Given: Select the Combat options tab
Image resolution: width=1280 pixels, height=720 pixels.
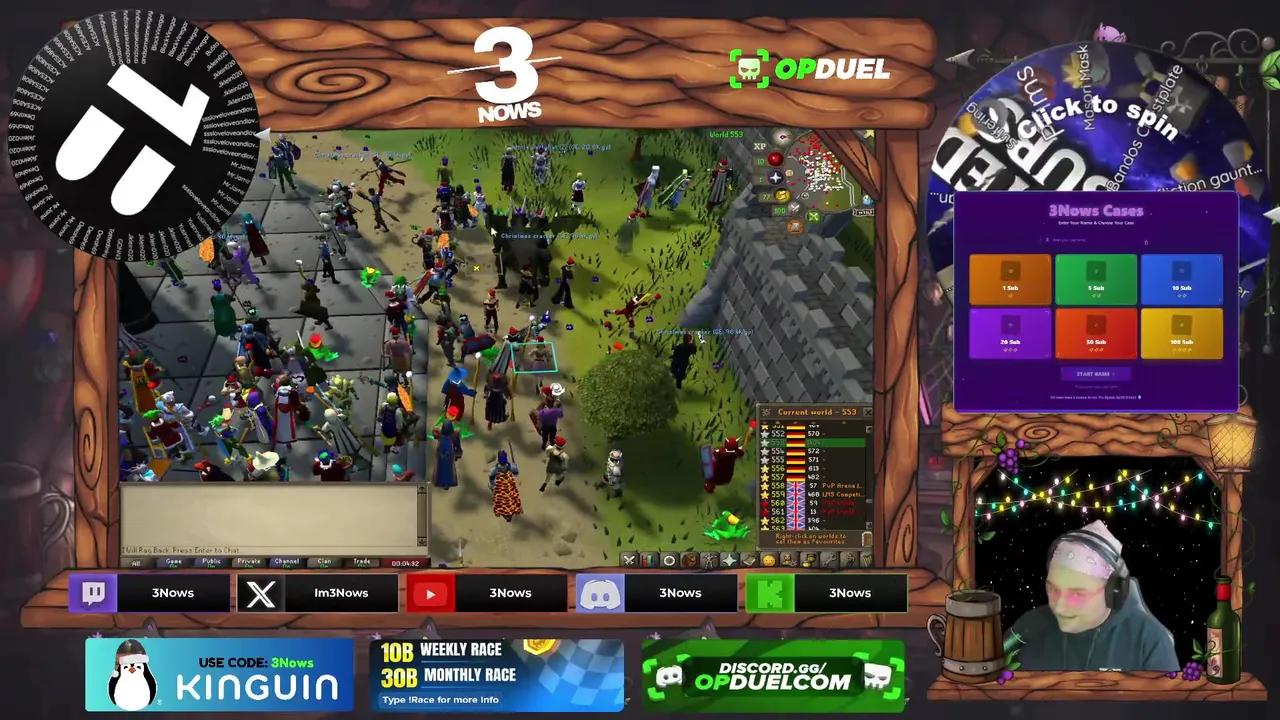Looking at the screenshot, I should 629,560.
